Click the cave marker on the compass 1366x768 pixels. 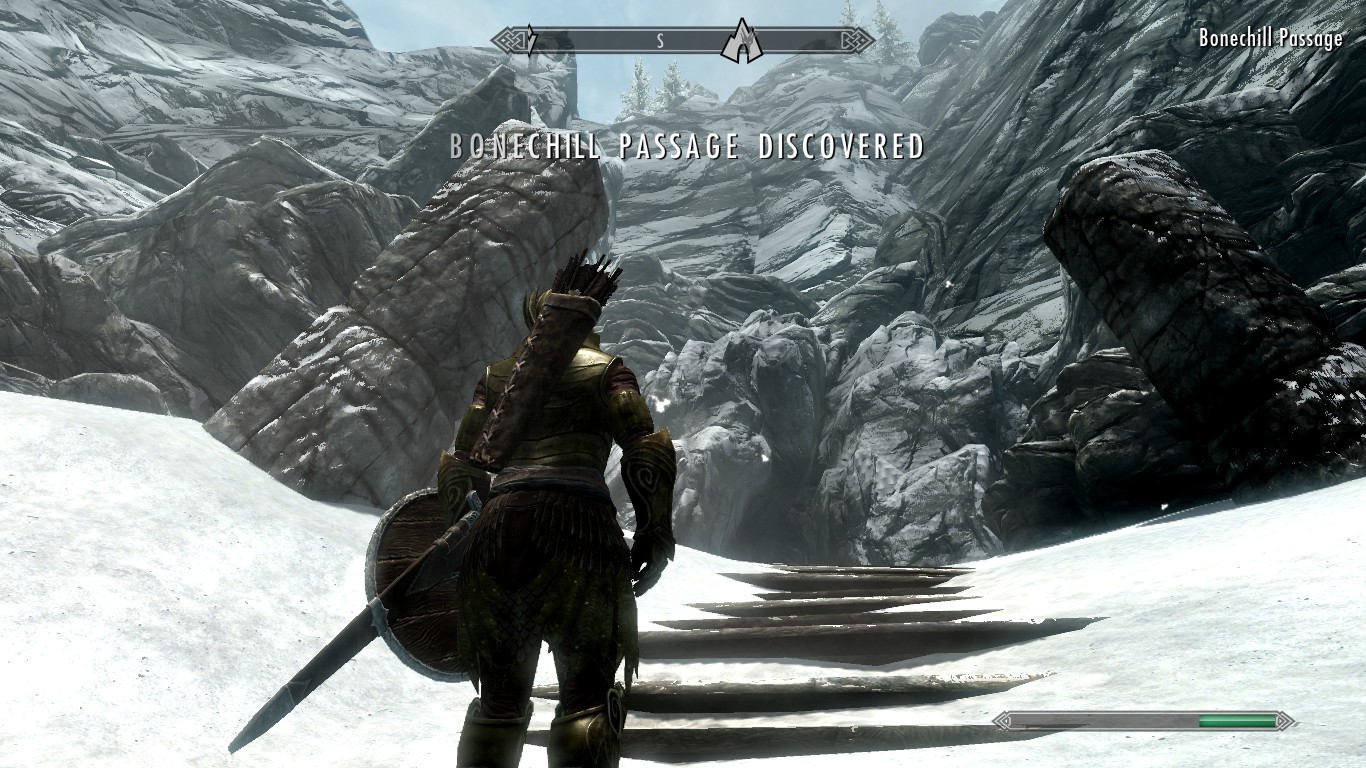coord(741,40)
